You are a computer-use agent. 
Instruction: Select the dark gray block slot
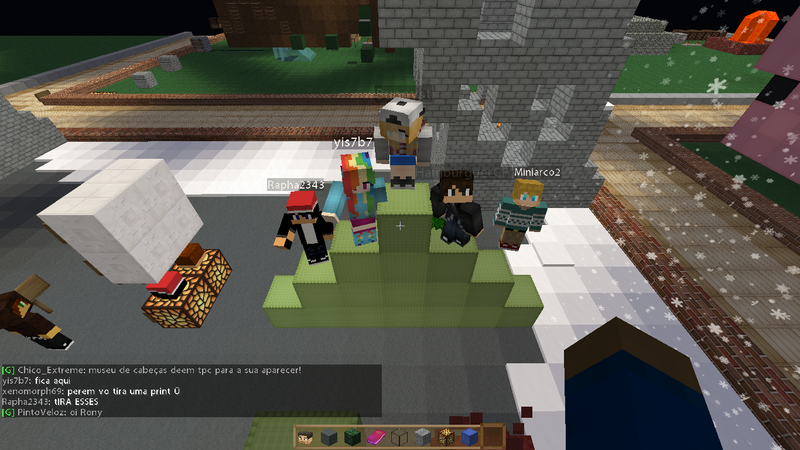click(x=329, y=437)
